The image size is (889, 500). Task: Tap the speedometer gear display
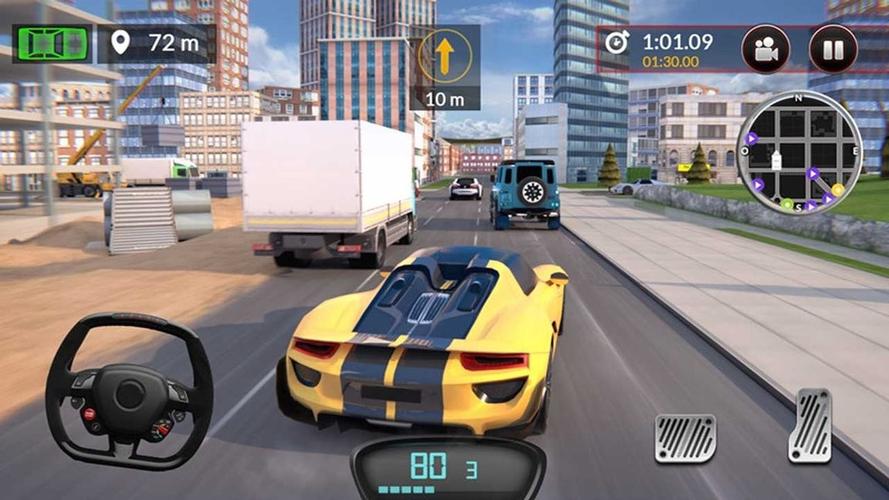coord(449,466)
